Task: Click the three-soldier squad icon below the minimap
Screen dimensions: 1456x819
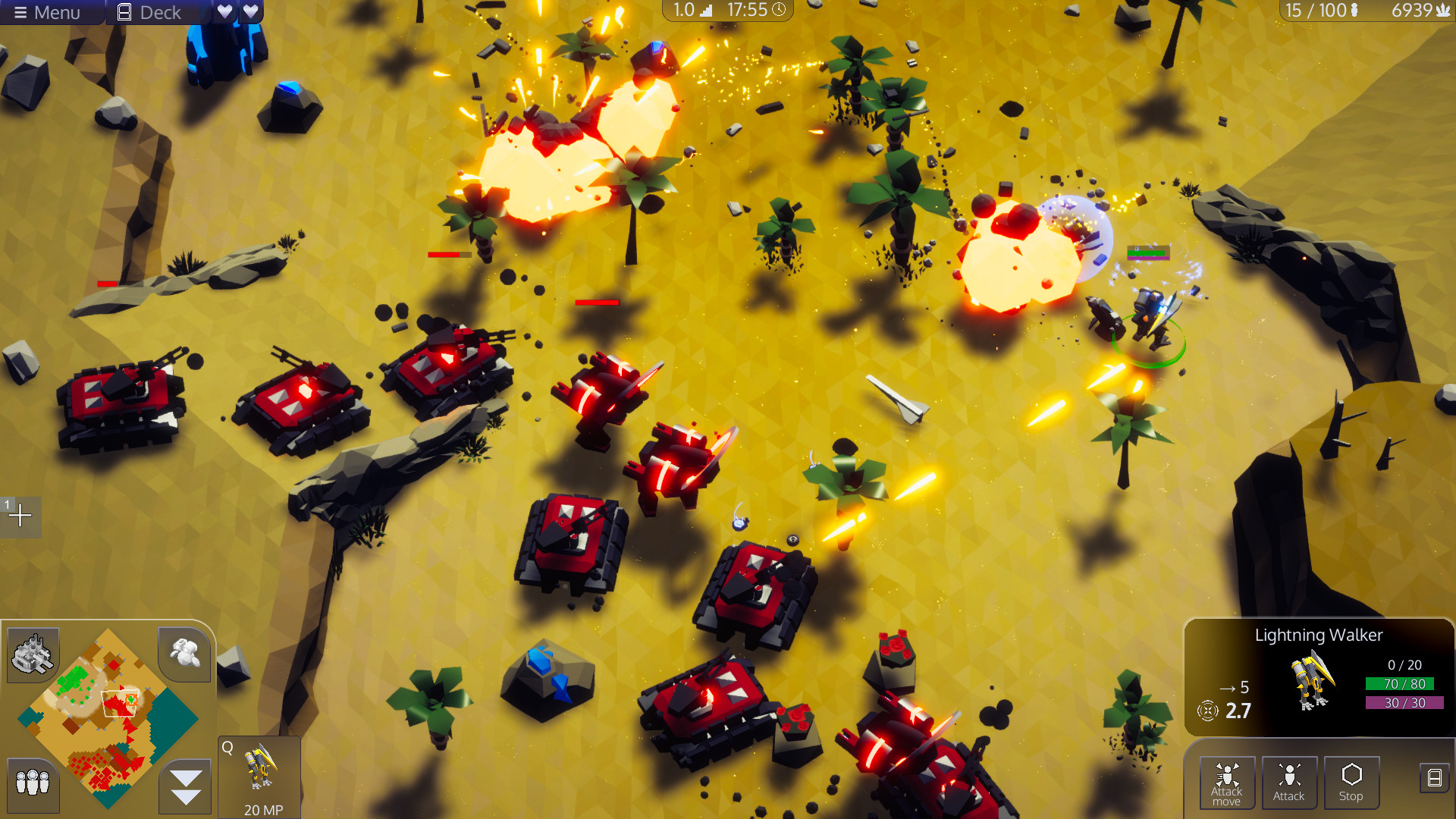Action: coord(32,784)
